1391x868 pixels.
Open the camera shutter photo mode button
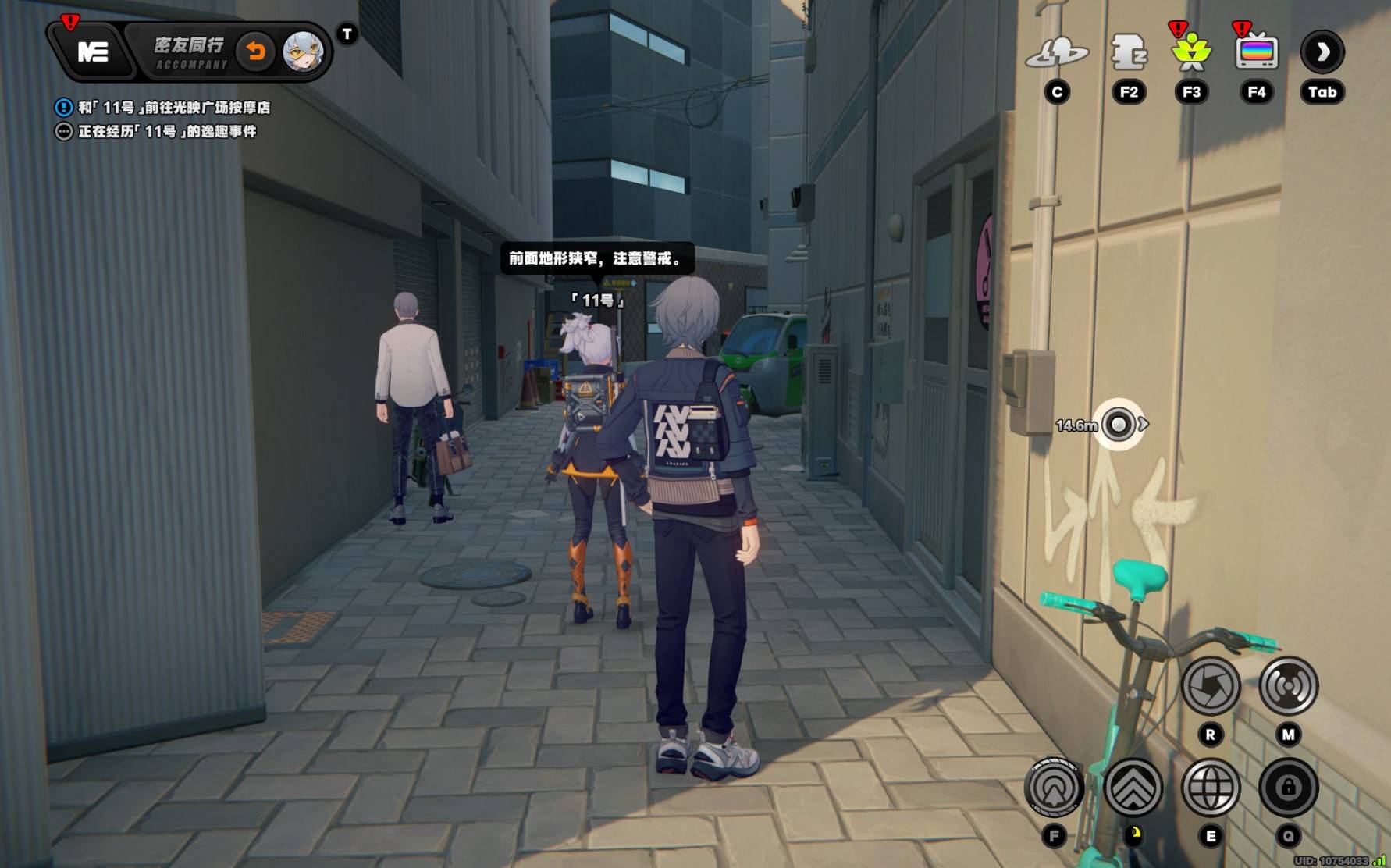(1210, 686)
